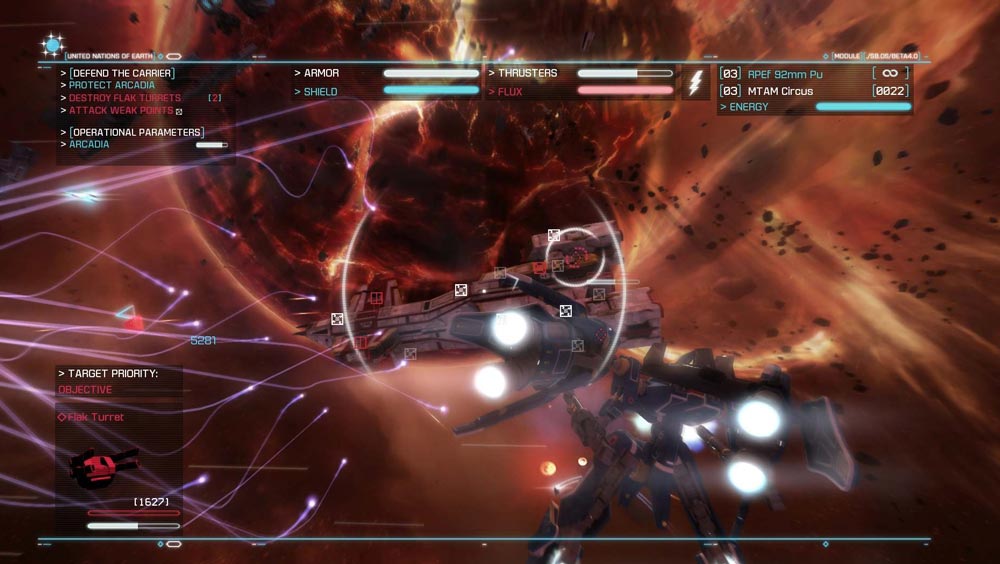Open the Defend the Carrier objective header
Screen dimensions: 1000x564
(x=121, y=73)
